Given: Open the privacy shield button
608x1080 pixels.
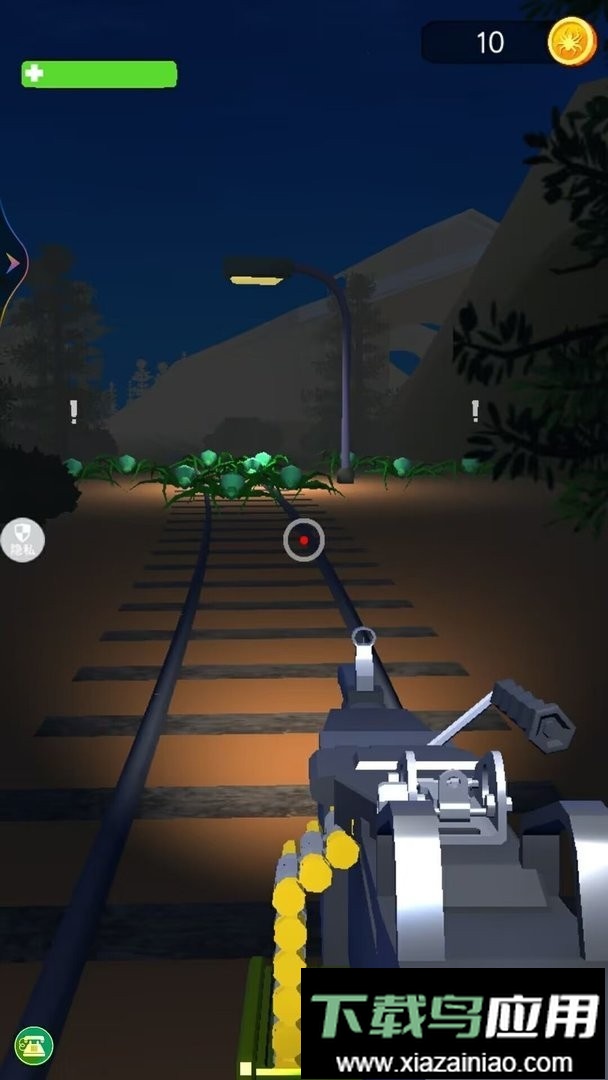Looking at the screenshot, I should 22,540.
